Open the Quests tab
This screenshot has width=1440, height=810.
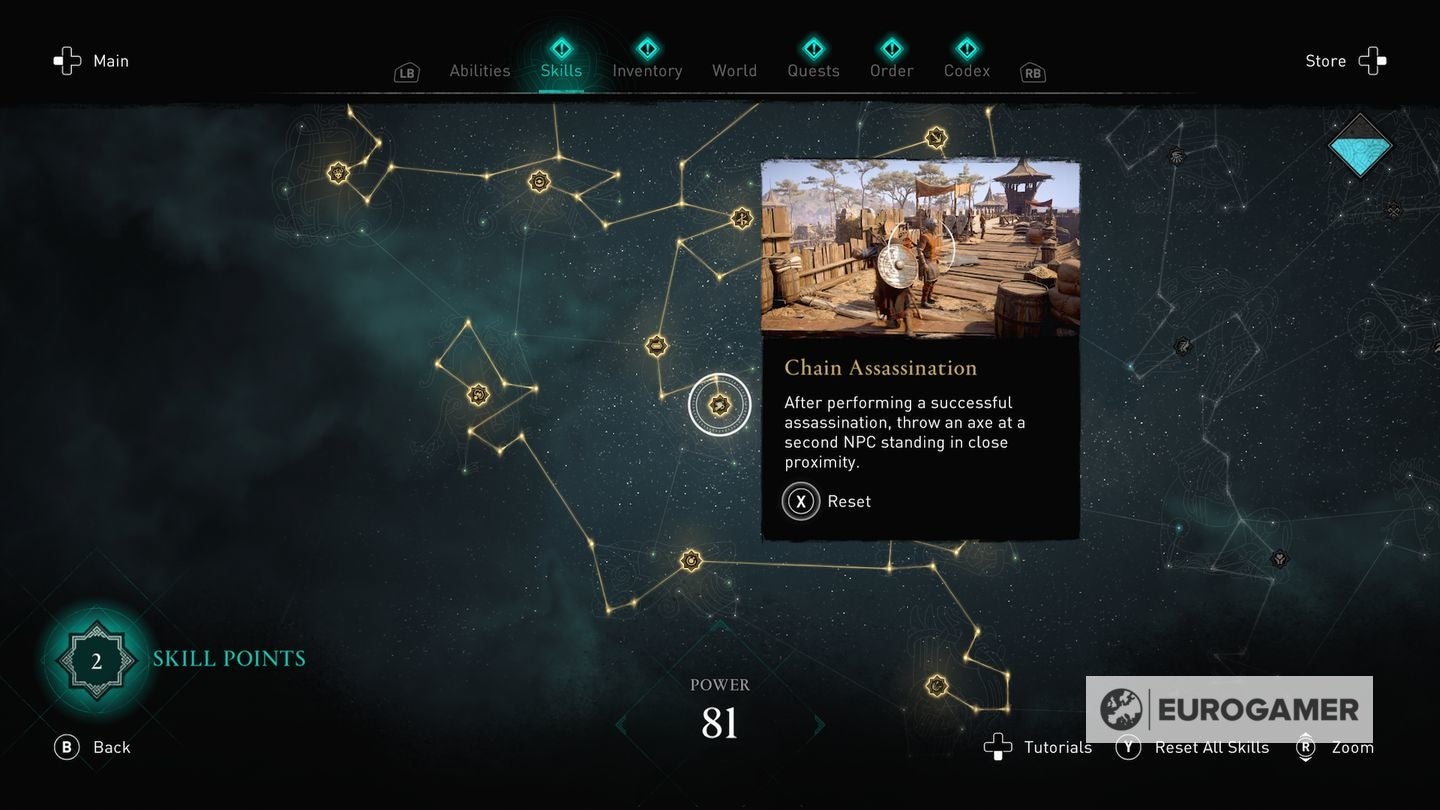coord(813,70)
